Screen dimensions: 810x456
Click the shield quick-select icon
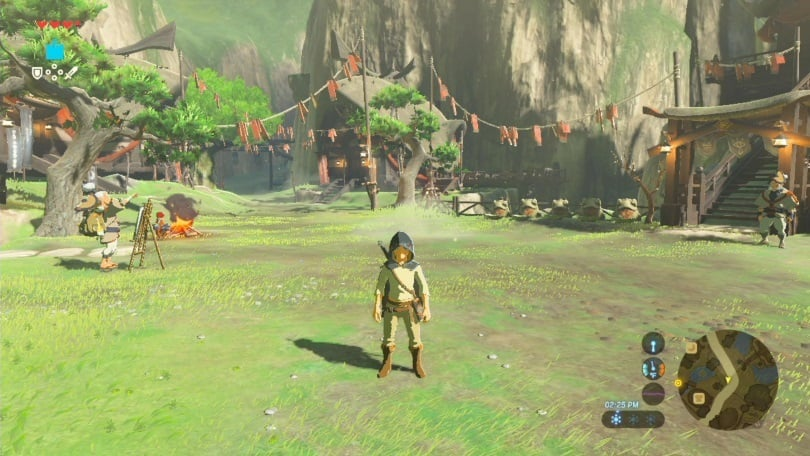[x=37, y=72]
